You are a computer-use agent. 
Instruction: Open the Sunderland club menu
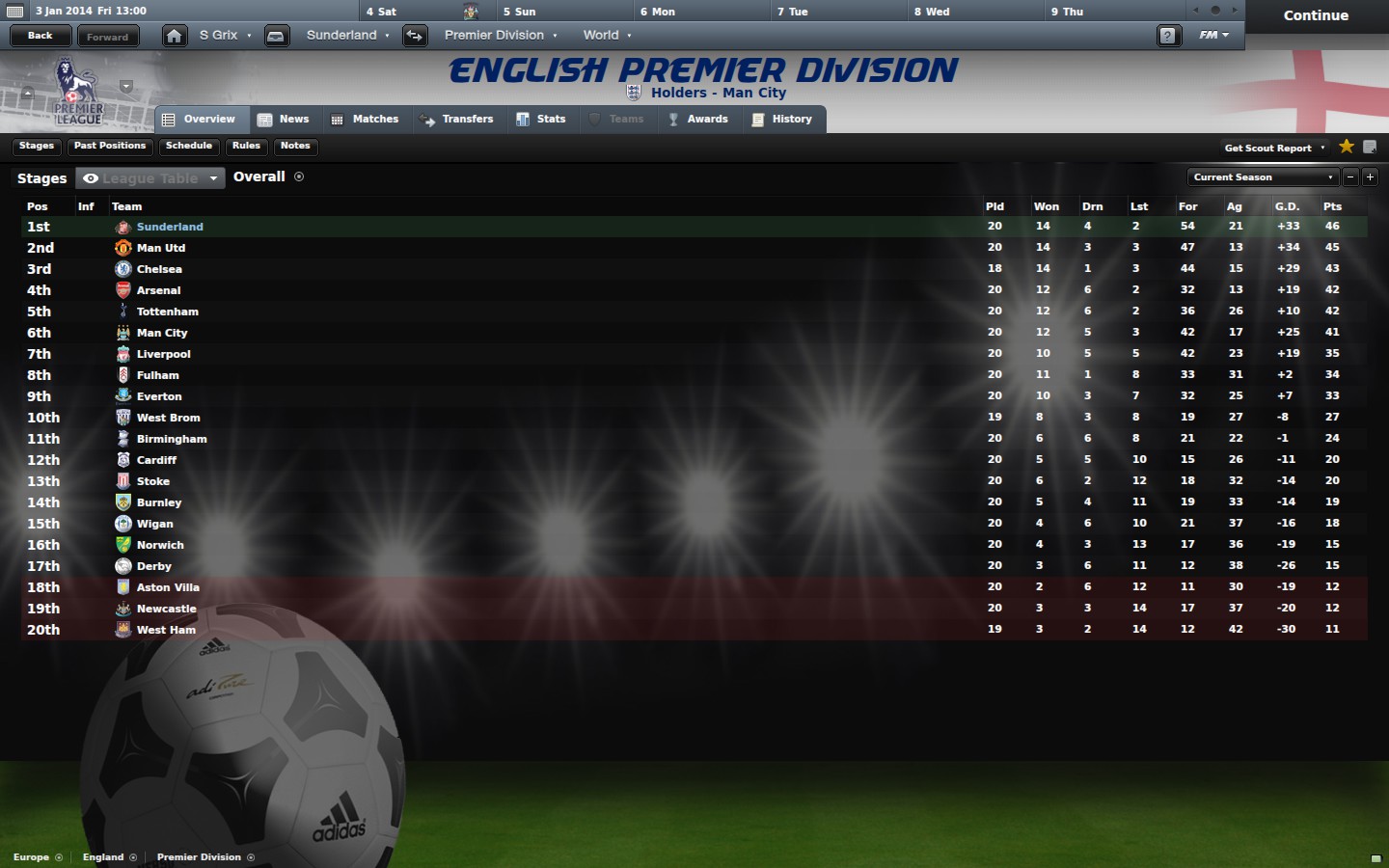click(347, 36)
